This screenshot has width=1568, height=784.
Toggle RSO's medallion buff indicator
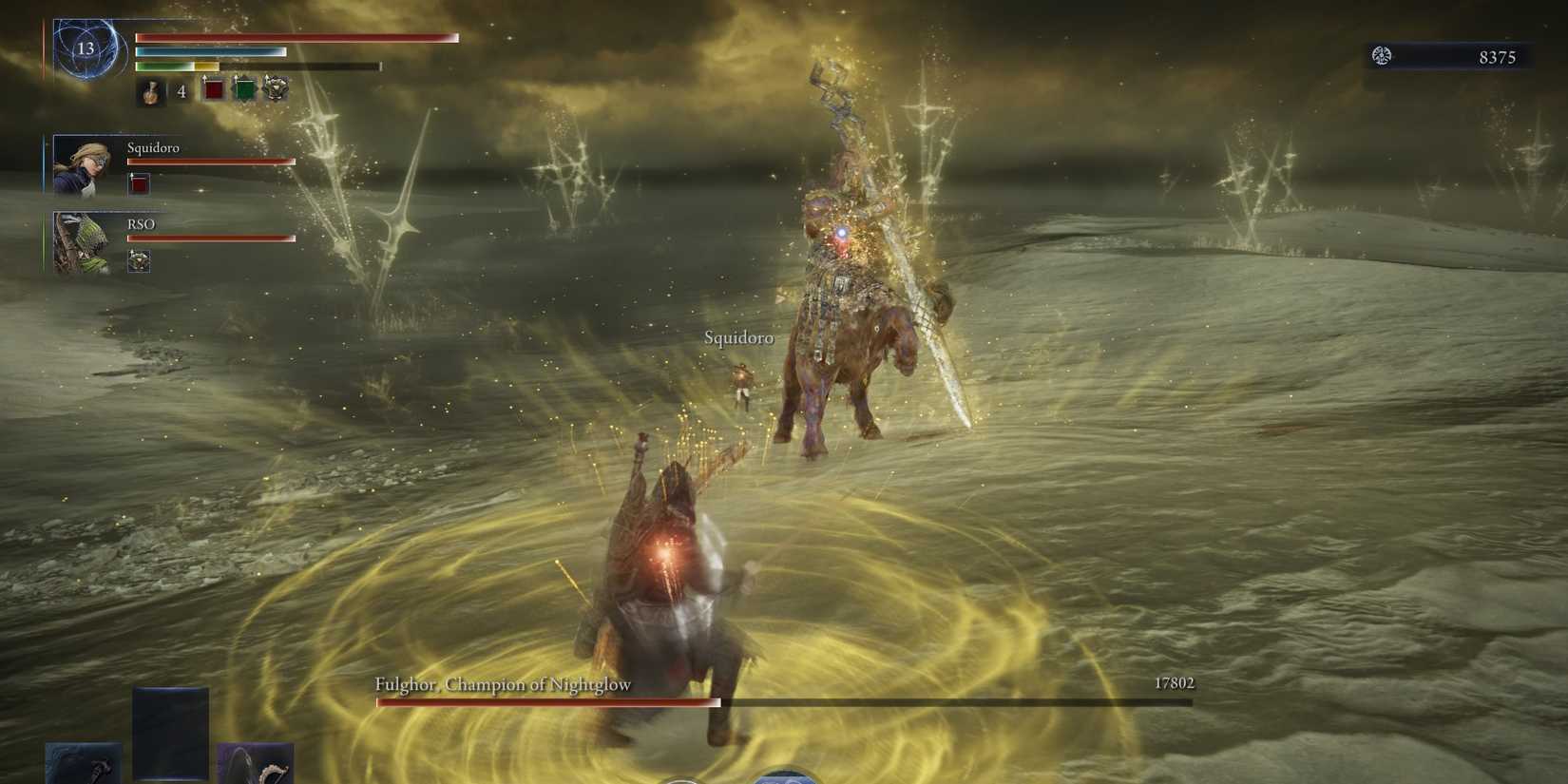139,261
